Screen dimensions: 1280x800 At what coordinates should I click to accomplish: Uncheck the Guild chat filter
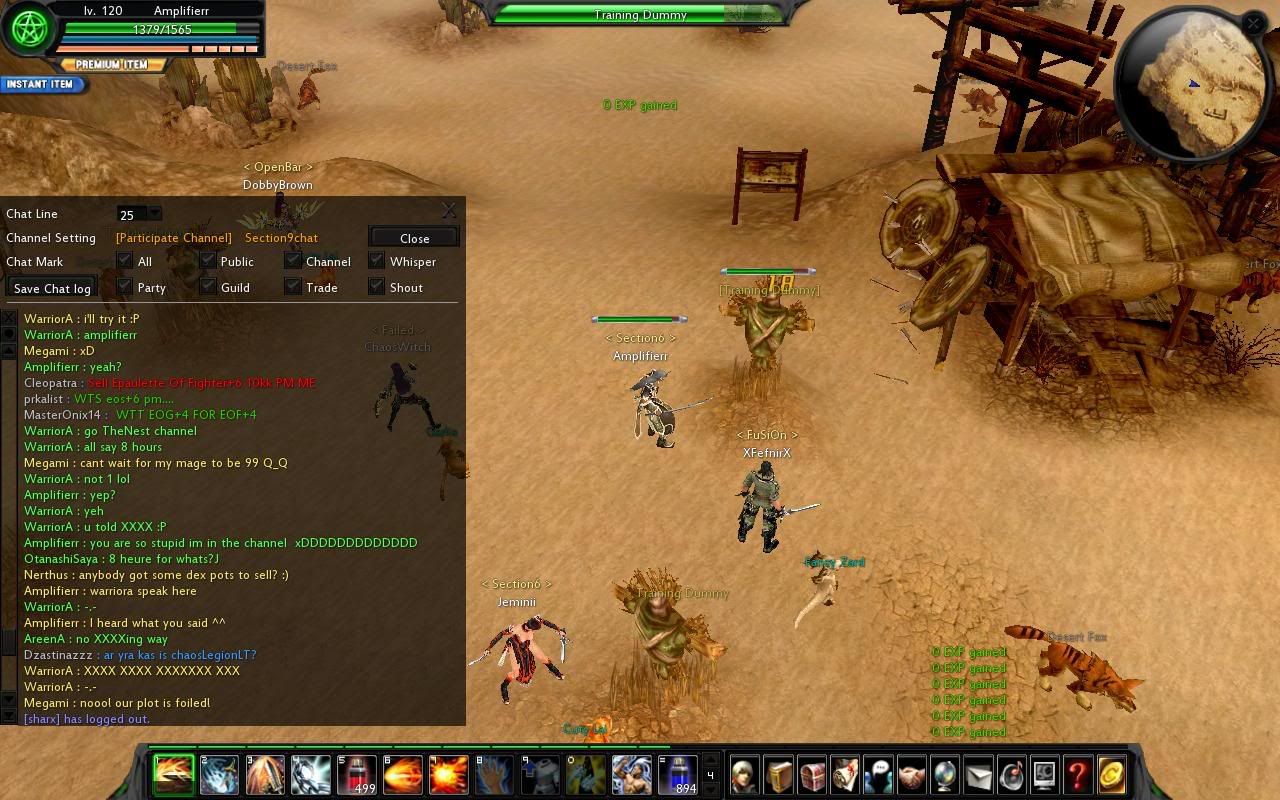click(207, 287)
